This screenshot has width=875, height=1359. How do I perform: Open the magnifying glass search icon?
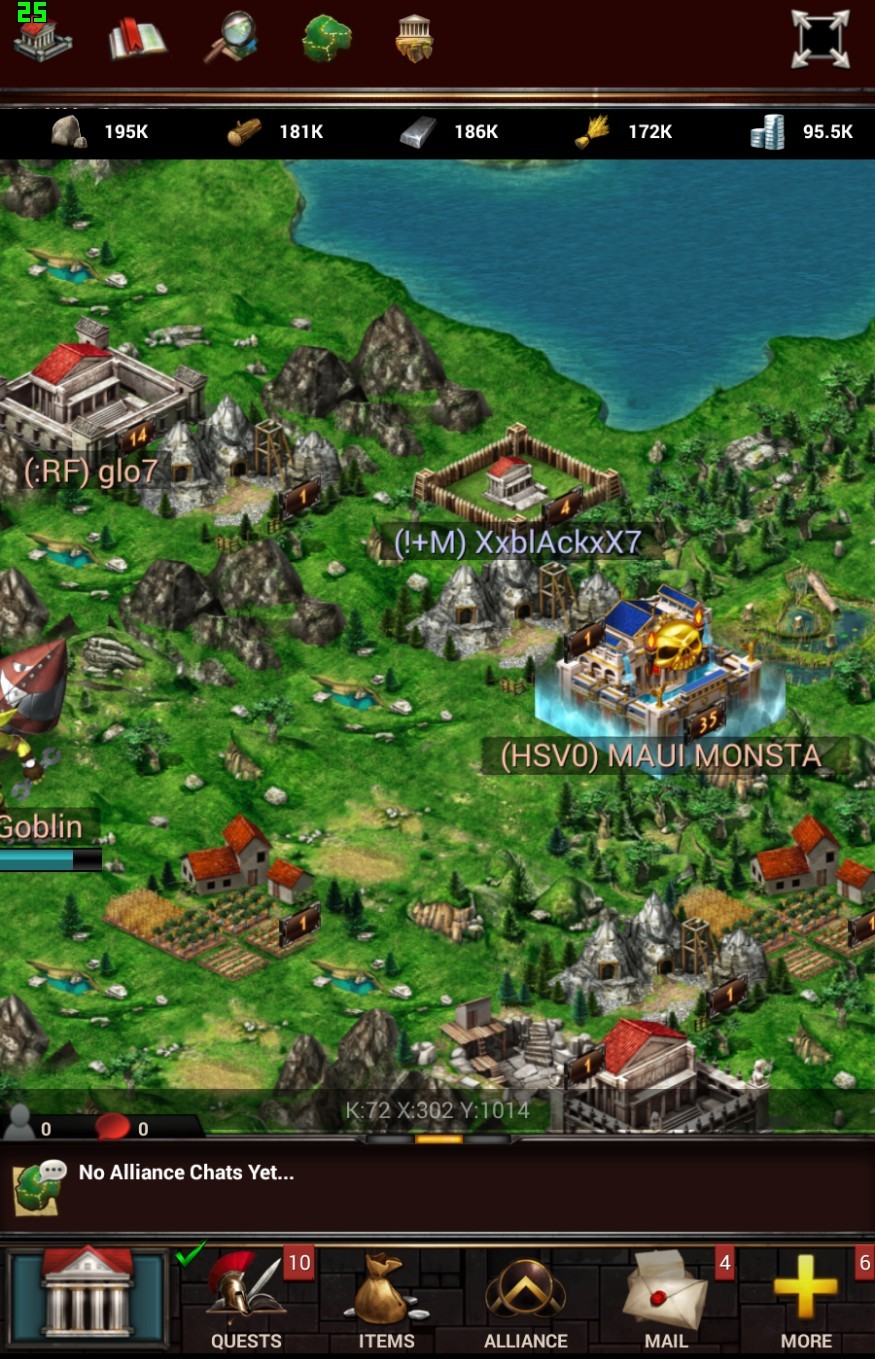point(230,38)
